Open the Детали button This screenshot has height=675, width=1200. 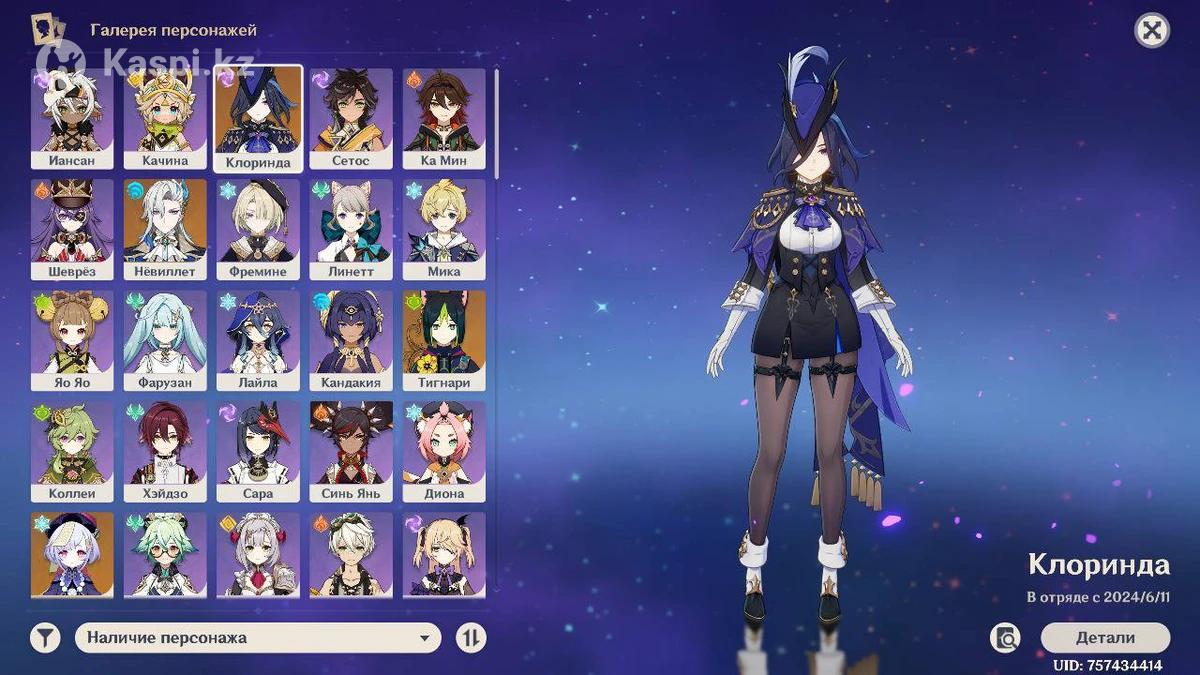(1105, 638)
